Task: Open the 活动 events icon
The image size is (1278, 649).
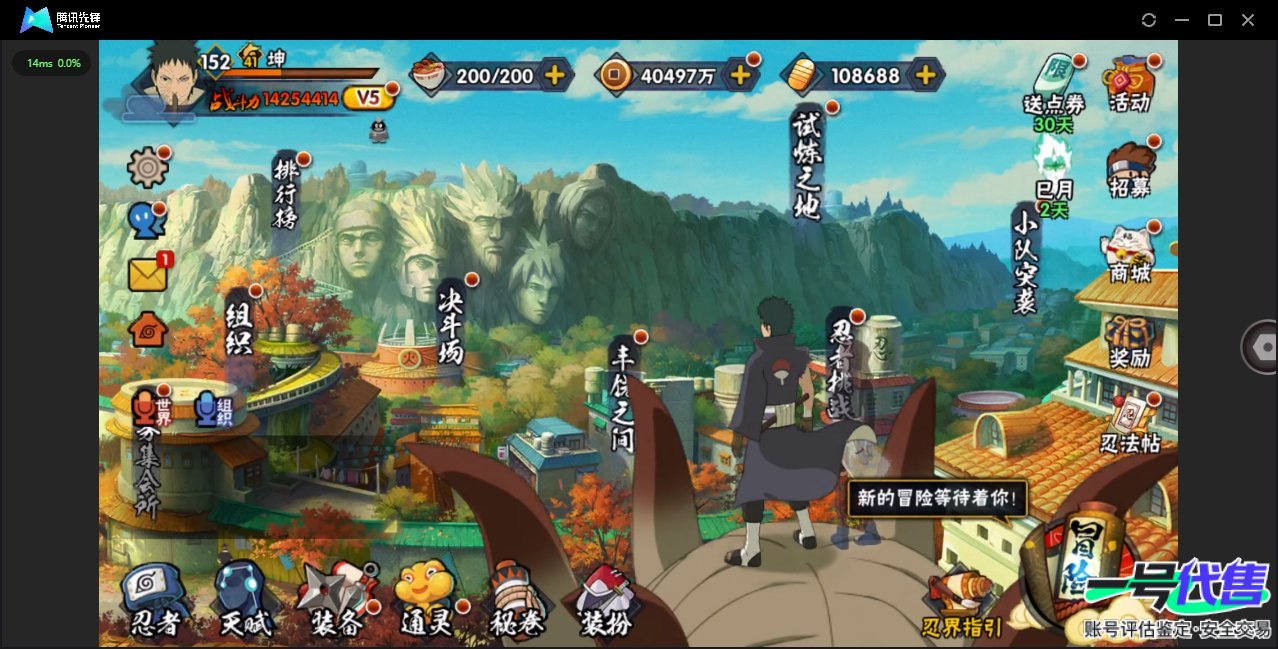Action: pos(1129,84)
